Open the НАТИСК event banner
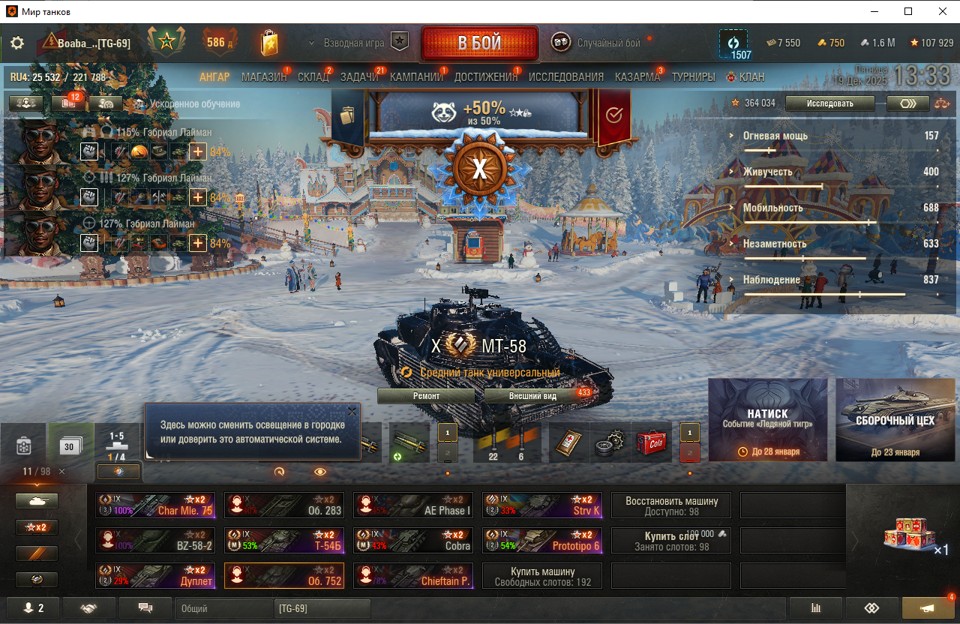 767,419
